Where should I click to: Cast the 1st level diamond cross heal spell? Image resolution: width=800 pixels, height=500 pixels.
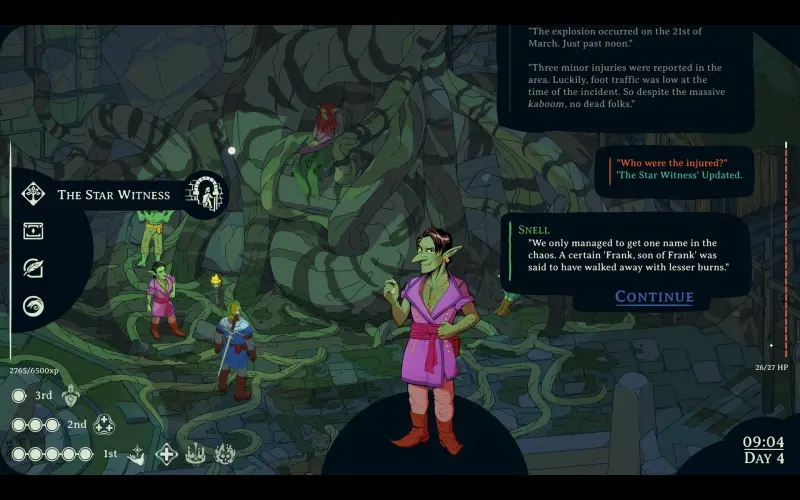click(x=166, y=454)
